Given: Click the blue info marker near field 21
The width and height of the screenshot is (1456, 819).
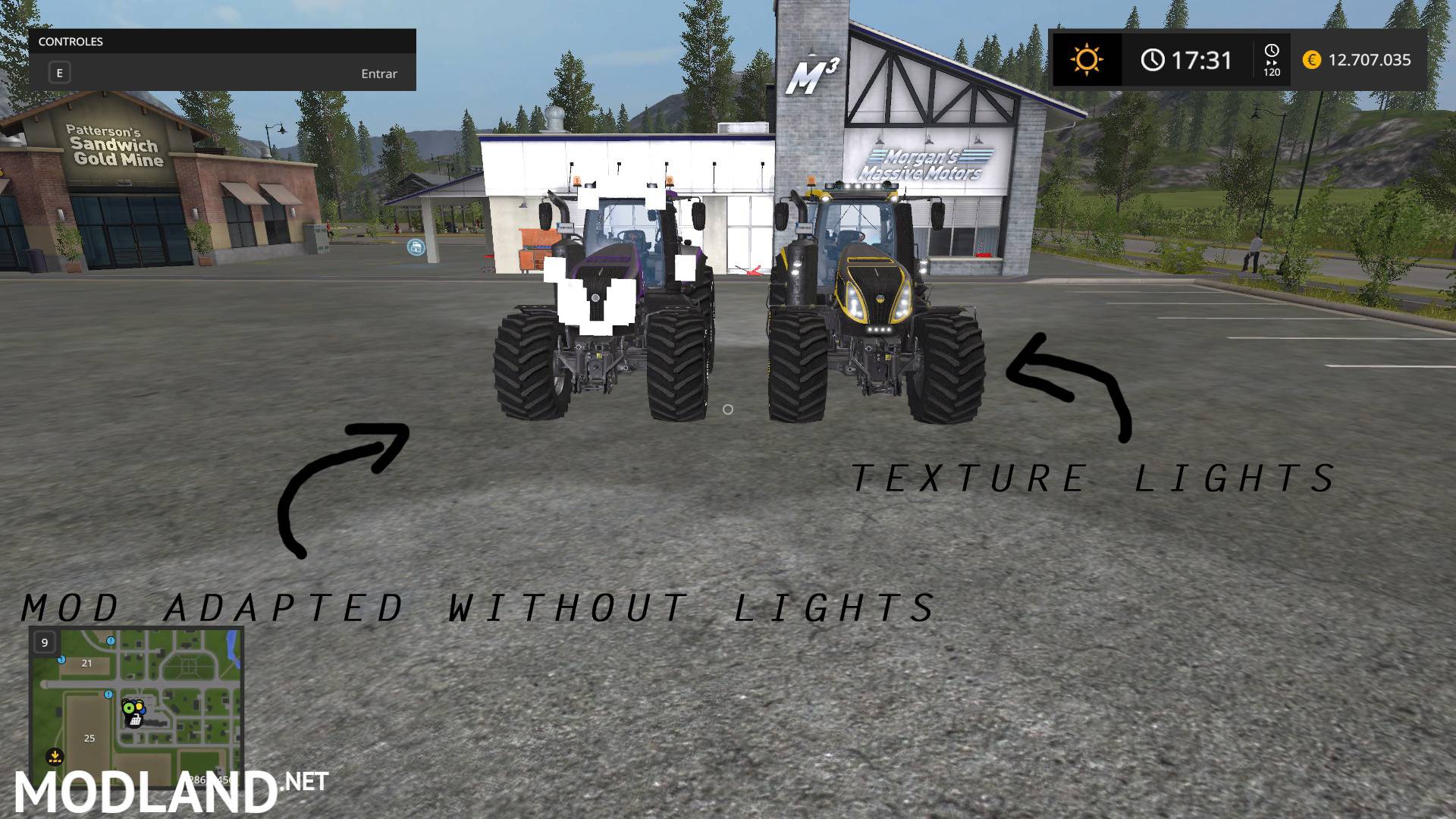Looking at the screenshot, I should coord(61,661).
